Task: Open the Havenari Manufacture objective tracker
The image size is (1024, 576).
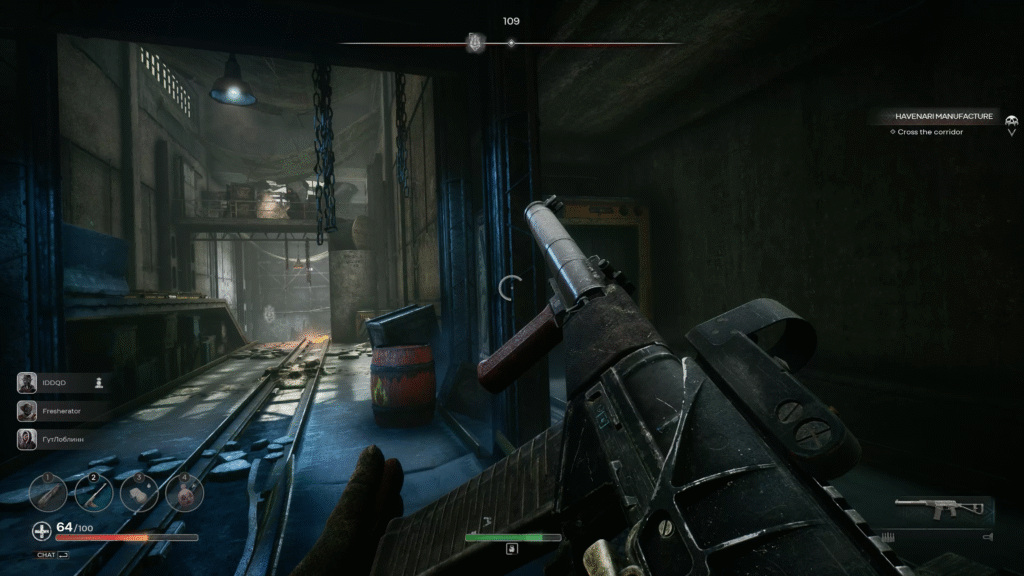Action: point(943,117)
